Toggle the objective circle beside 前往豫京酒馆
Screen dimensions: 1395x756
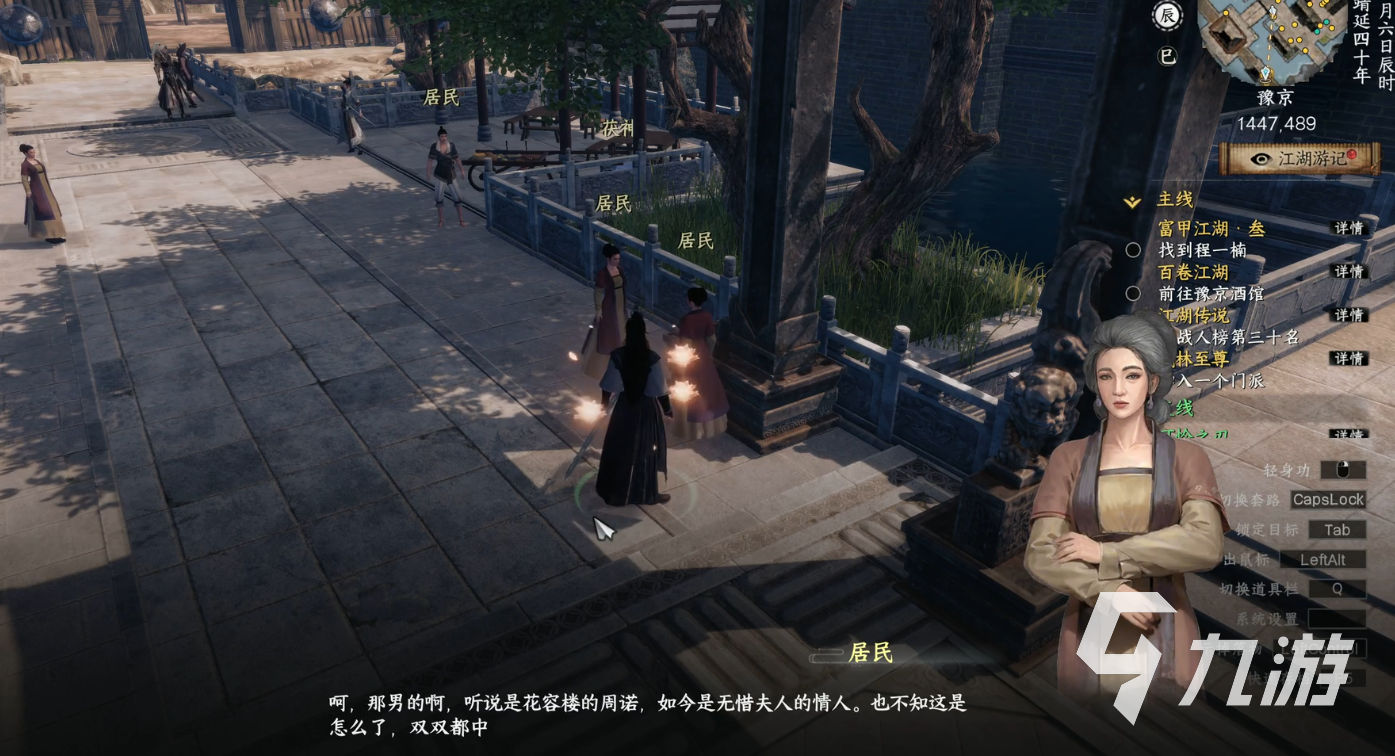[1134, 291]
